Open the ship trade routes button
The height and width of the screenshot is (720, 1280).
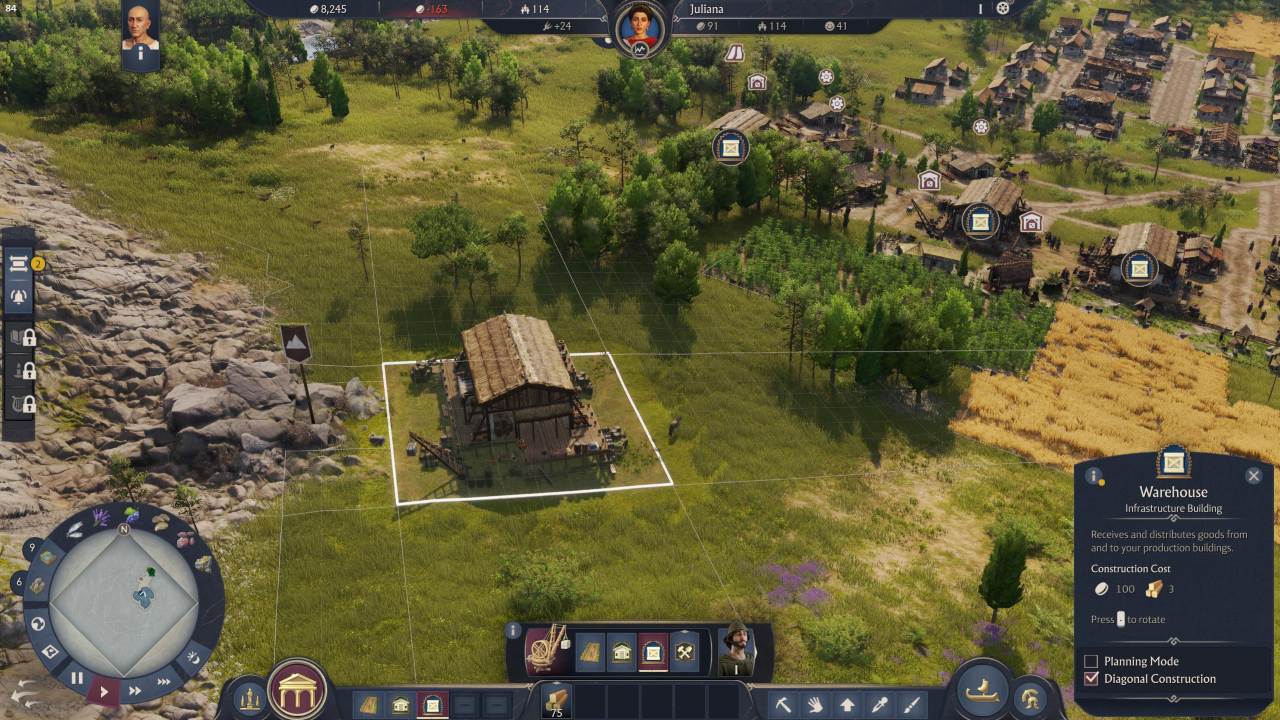coord(983,690)
